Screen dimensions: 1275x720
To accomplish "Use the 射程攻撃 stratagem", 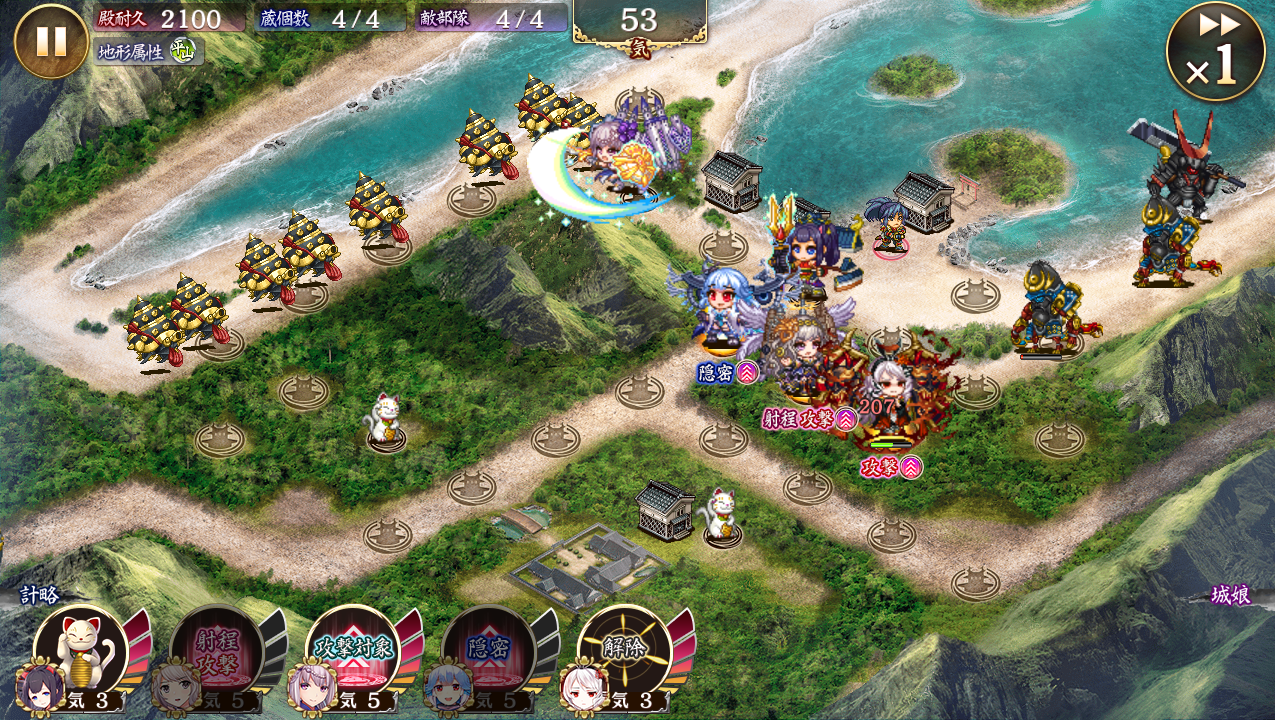I will click(217, 650).
